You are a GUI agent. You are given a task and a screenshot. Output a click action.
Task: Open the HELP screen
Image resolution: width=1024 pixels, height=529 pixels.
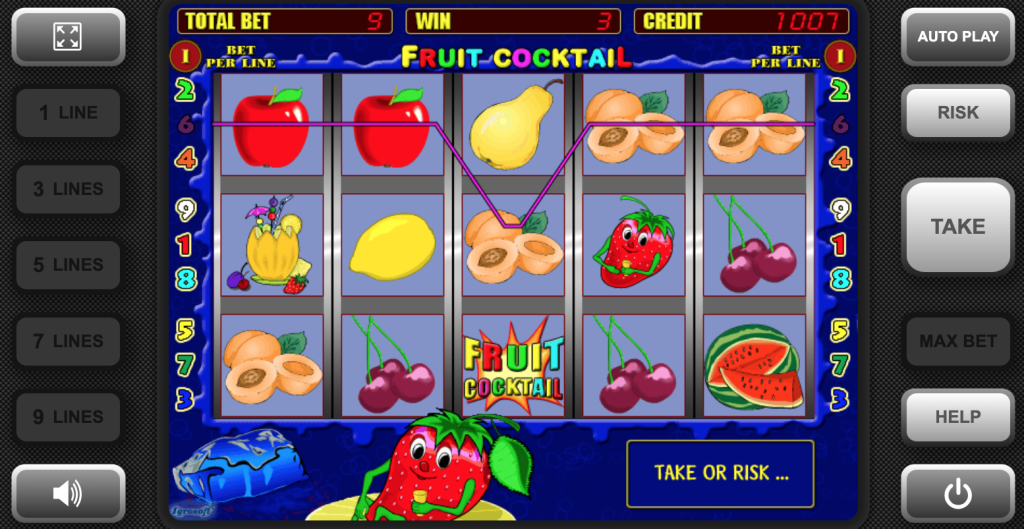coord(957,417)
